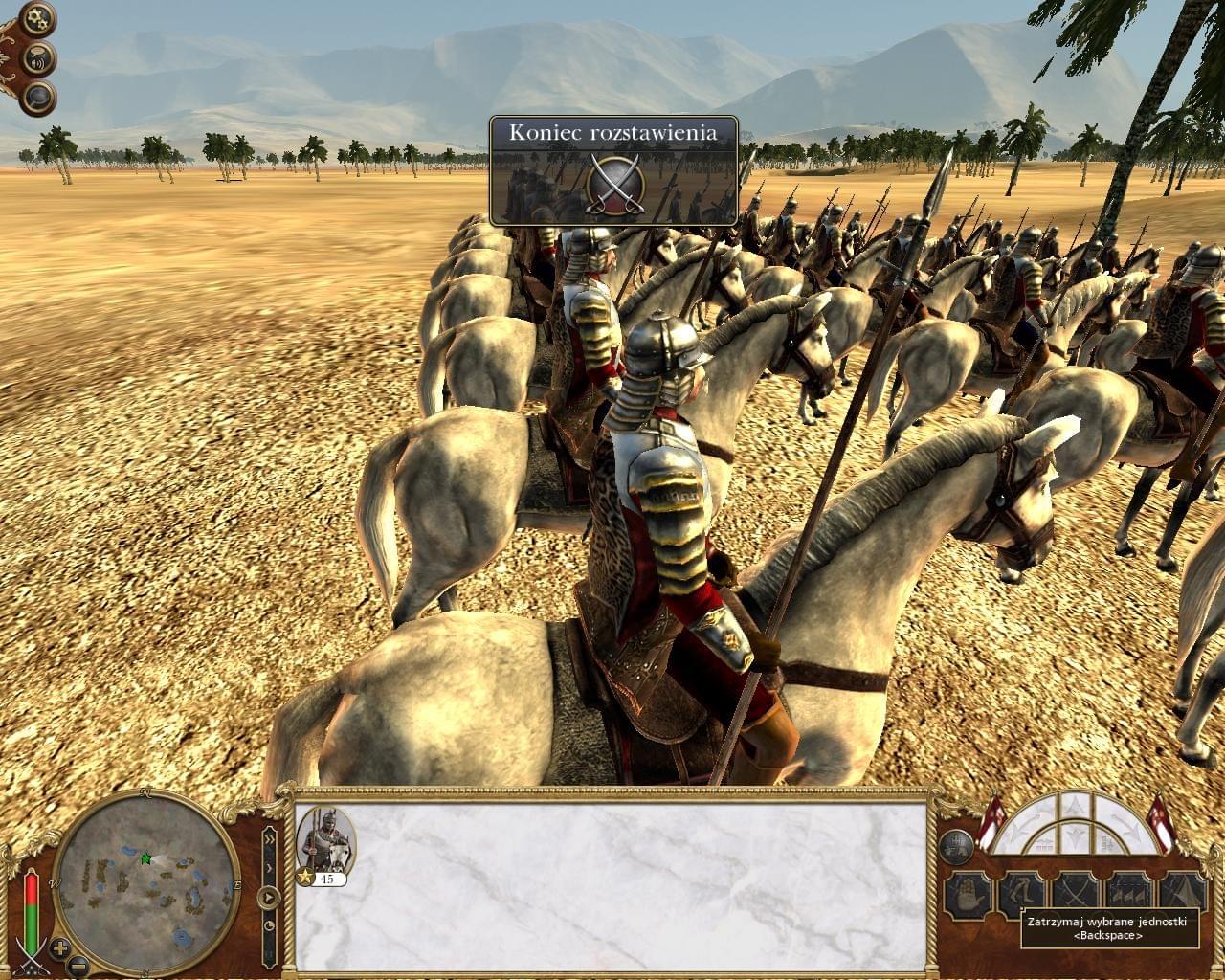
Task: Toggle the speech and sound button
Action: pyautogui.click(x=38, y=56)
